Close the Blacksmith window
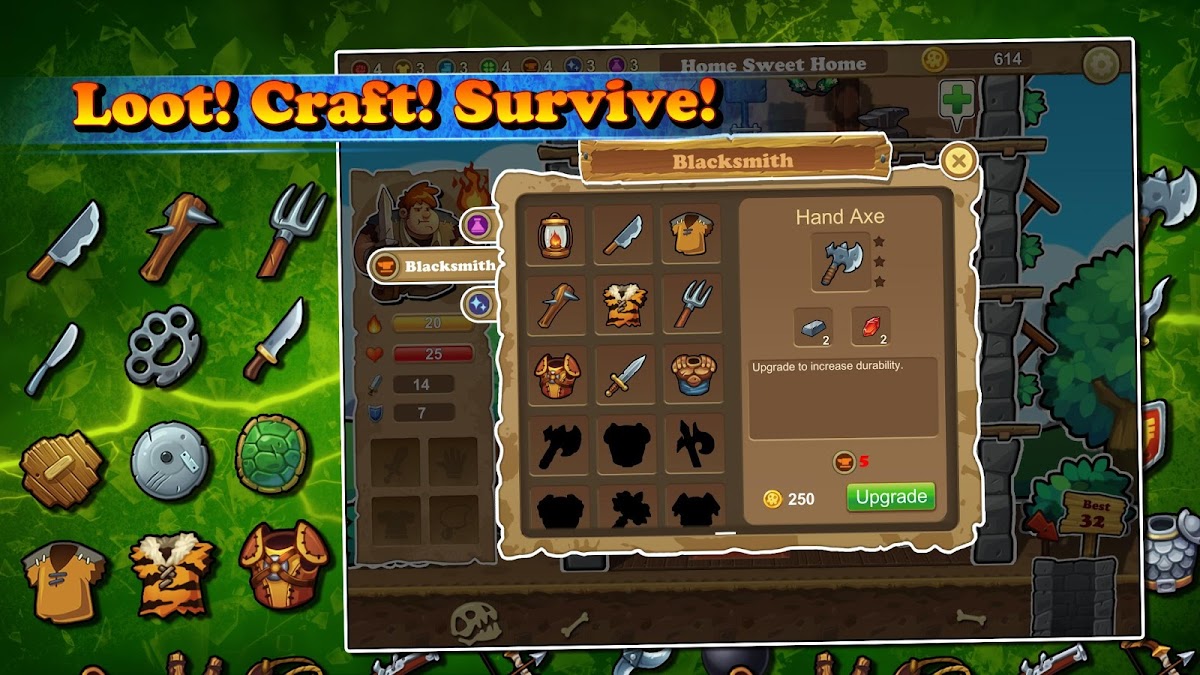The image size is (1200, 675). pyautogui.click(x=959, y=160)
